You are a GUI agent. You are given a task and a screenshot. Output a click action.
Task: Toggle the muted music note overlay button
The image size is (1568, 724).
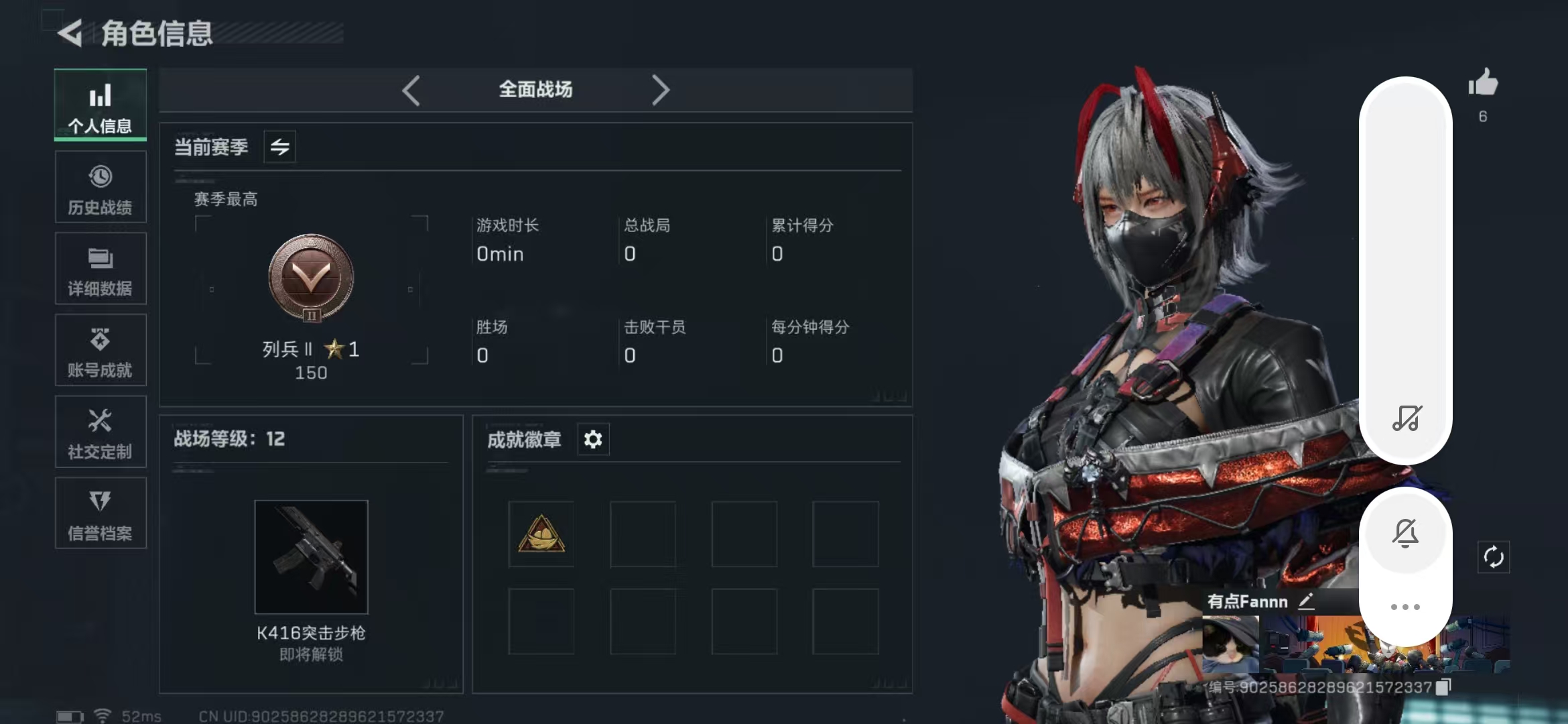[x=1407, y=418]
